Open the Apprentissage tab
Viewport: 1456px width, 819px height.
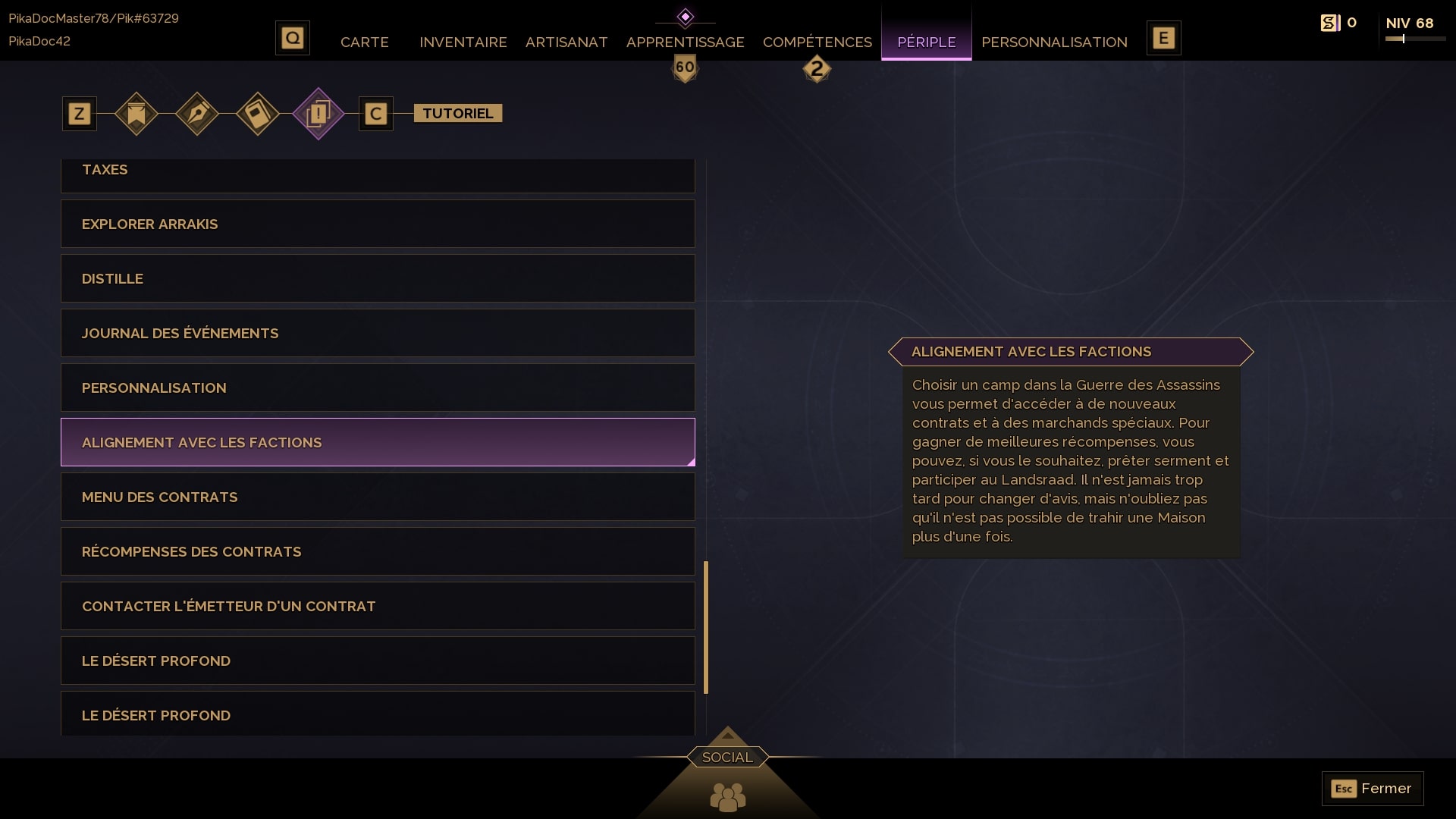click(685, 42)
